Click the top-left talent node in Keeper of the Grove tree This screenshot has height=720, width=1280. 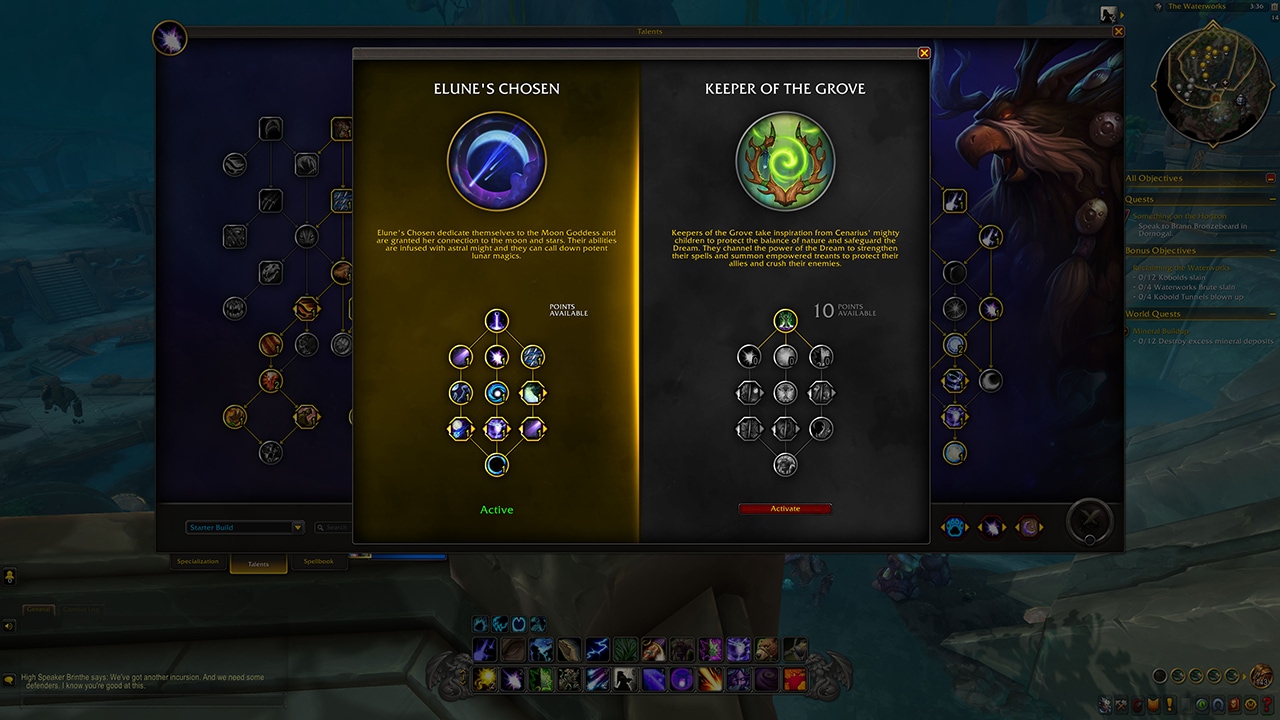coord(749,356)
